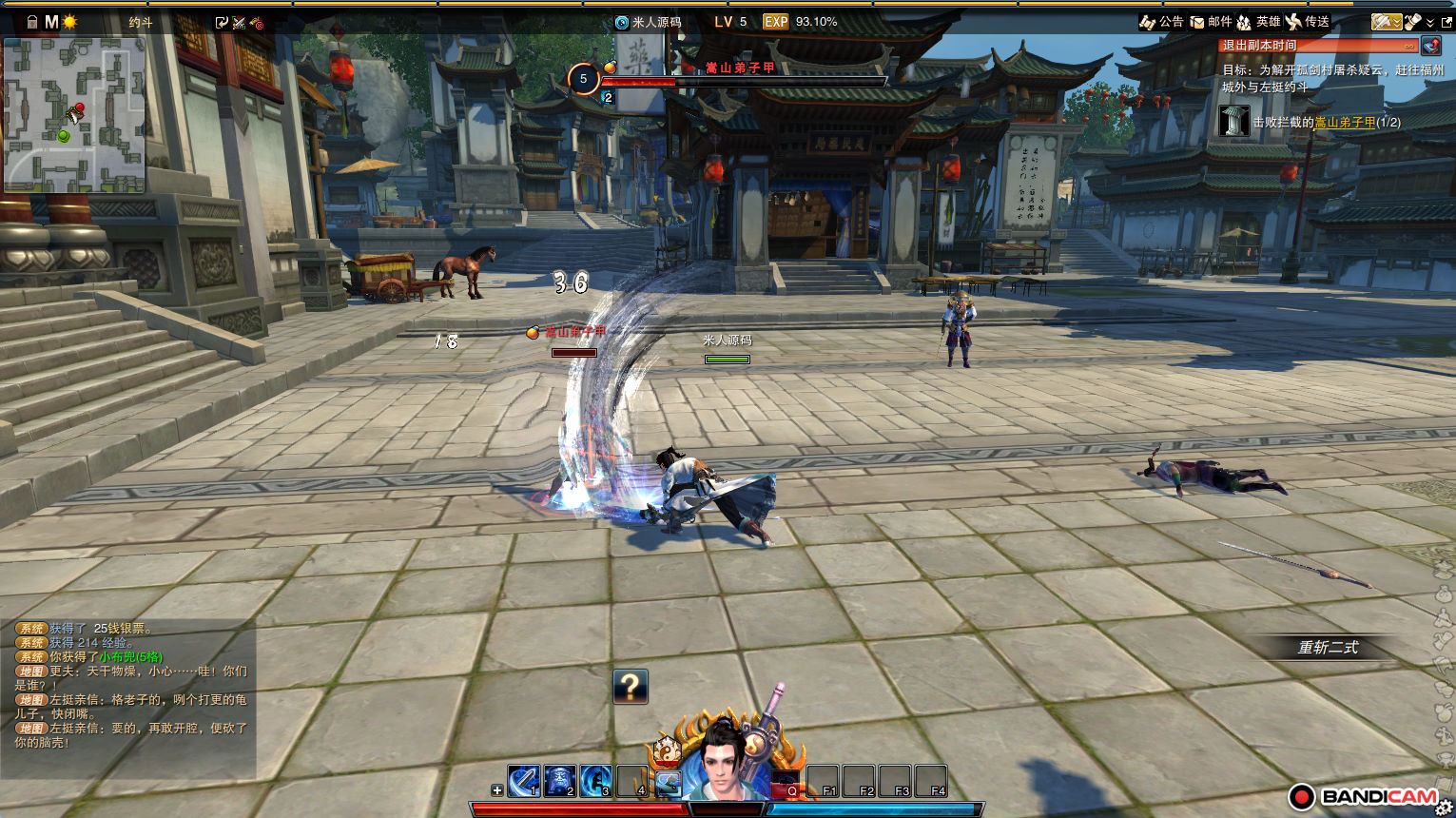Click the chat log panel
Viewport: 1456px width, 818px height.
coord(128,685)
